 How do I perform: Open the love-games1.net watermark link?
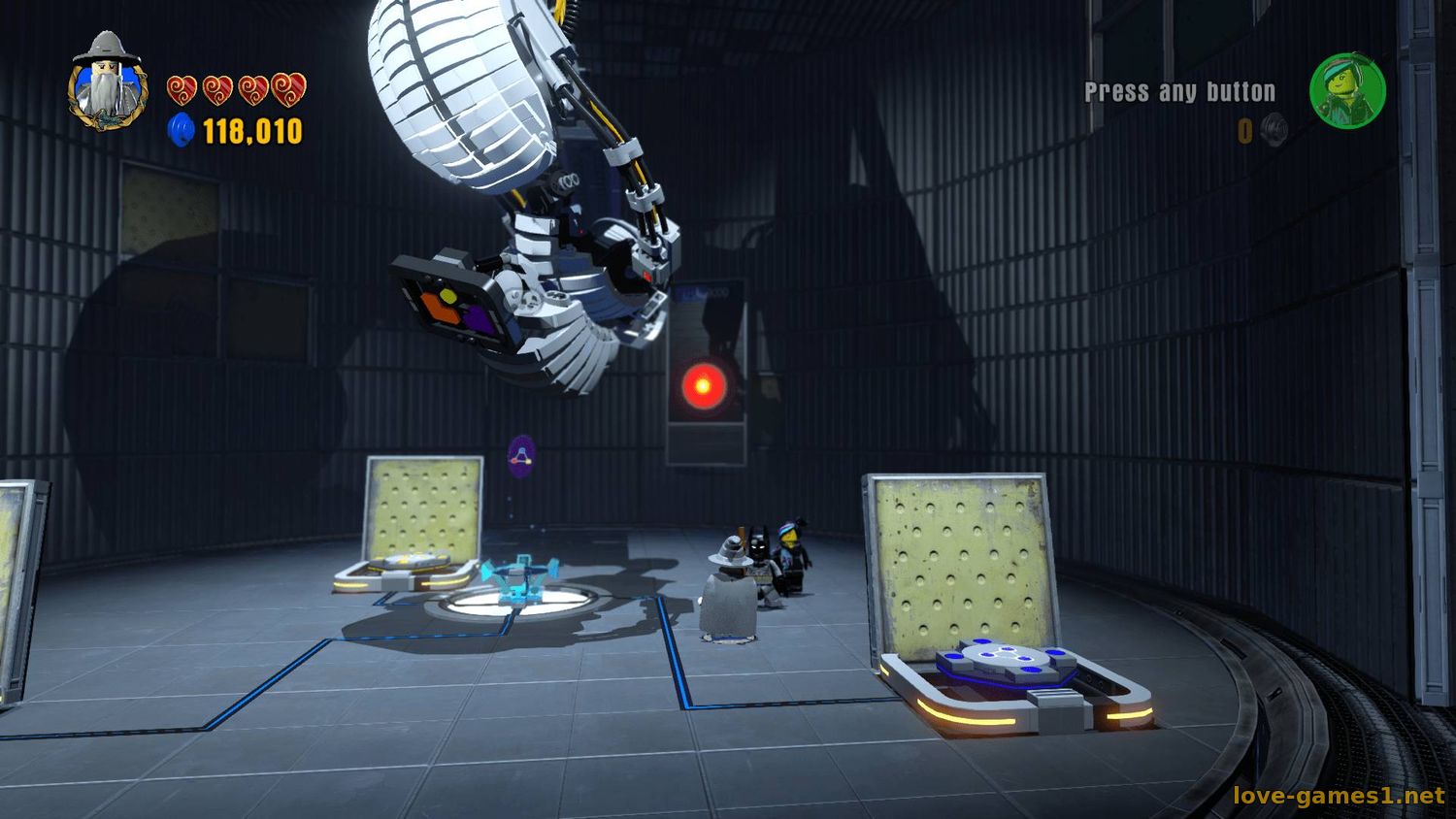(1339, 796)
